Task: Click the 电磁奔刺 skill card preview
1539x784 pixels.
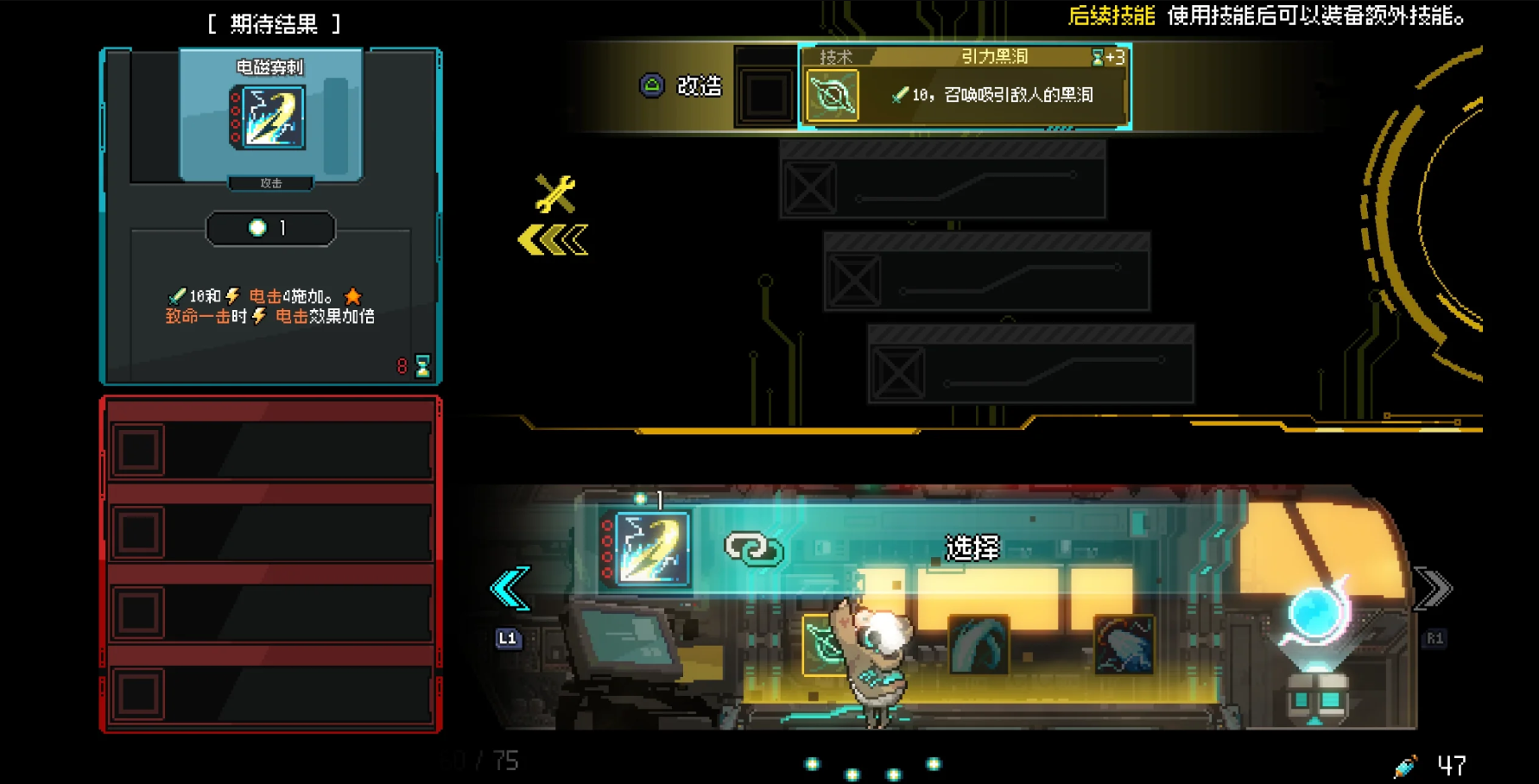Action: pyautogui.click(x=271, y=117)
